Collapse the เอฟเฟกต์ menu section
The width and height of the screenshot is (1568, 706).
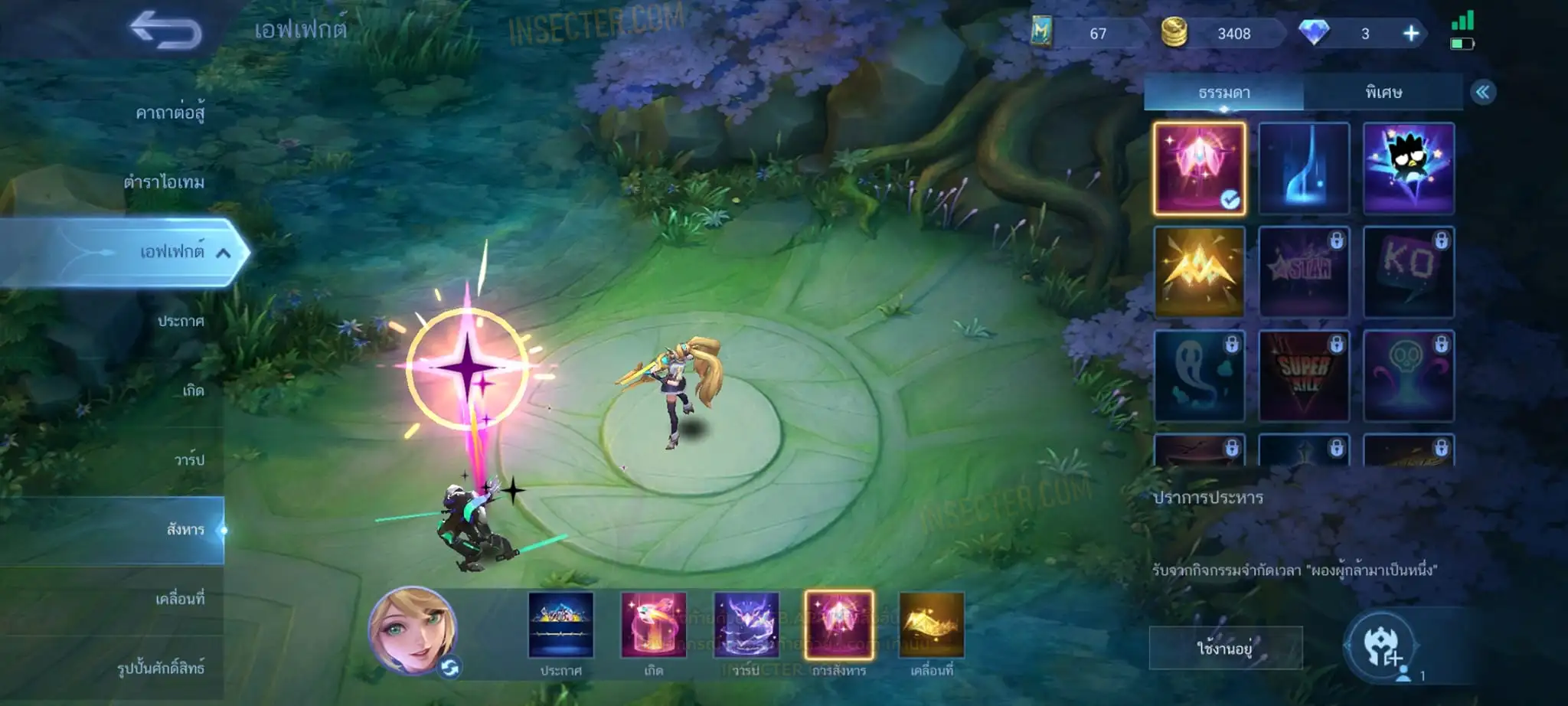[x=223, y=253]
